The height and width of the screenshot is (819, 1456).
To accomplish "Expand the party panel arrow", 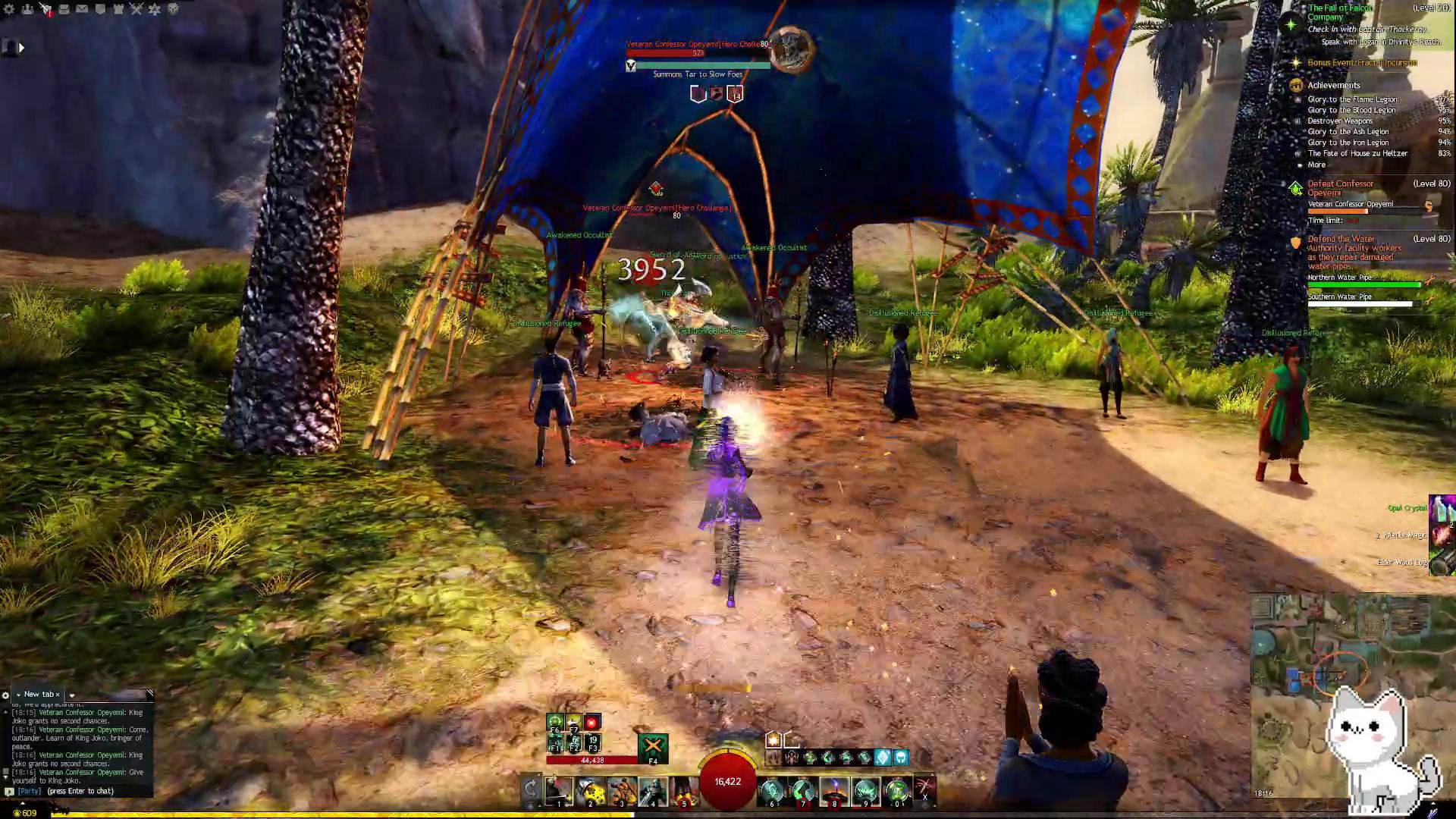I will click(x=20, y=48).
